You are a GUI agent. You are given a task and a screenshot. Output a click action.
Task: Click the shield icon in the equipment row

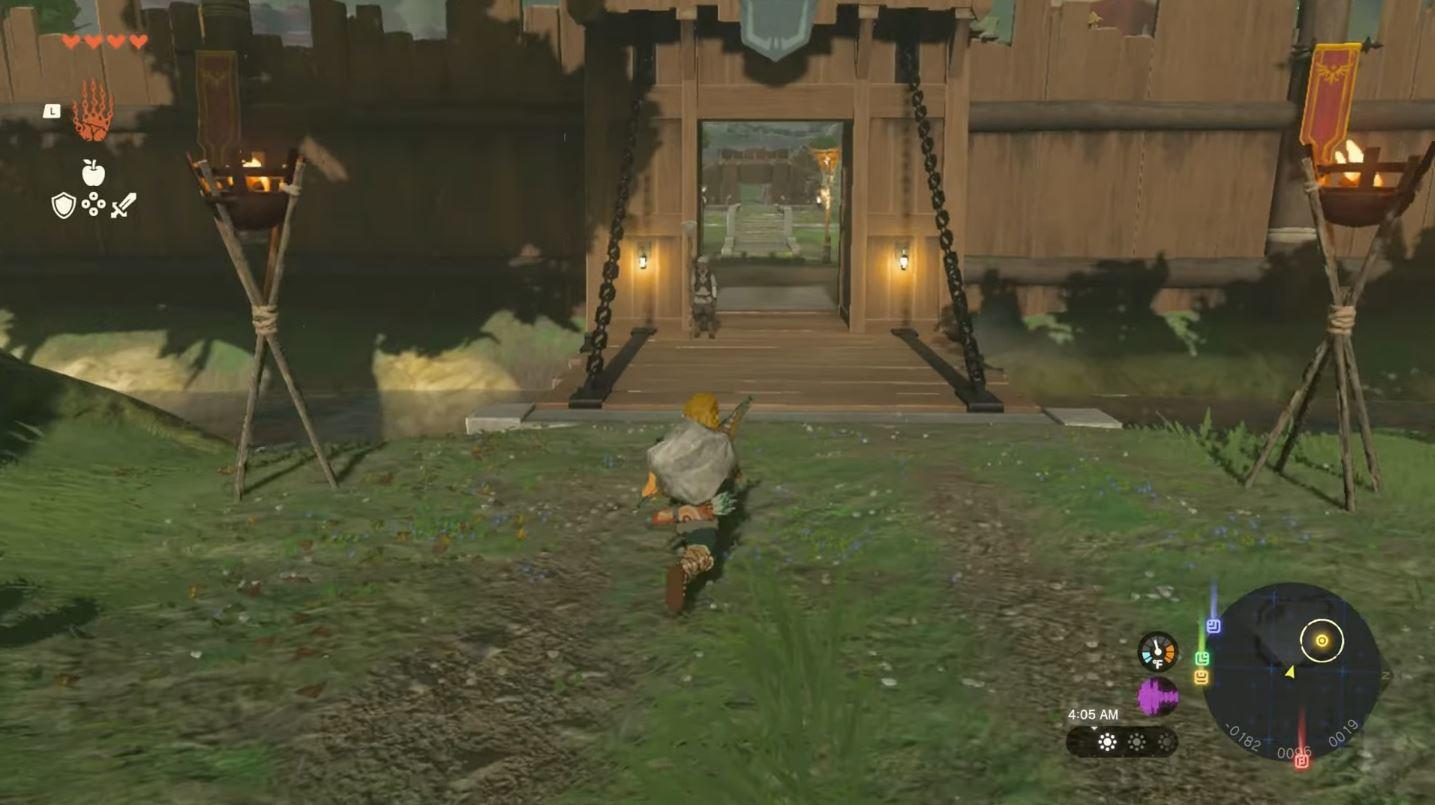coord(62,204)
